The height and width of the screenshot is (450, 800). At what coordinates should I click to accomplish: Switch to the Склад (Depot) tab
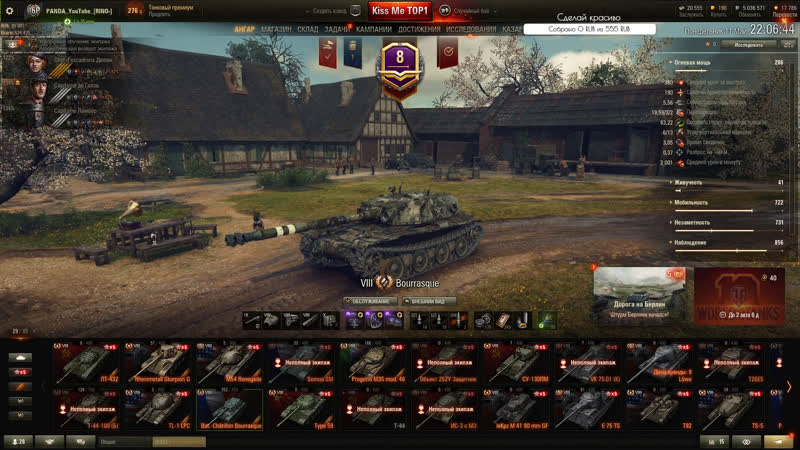click(307, 29)
